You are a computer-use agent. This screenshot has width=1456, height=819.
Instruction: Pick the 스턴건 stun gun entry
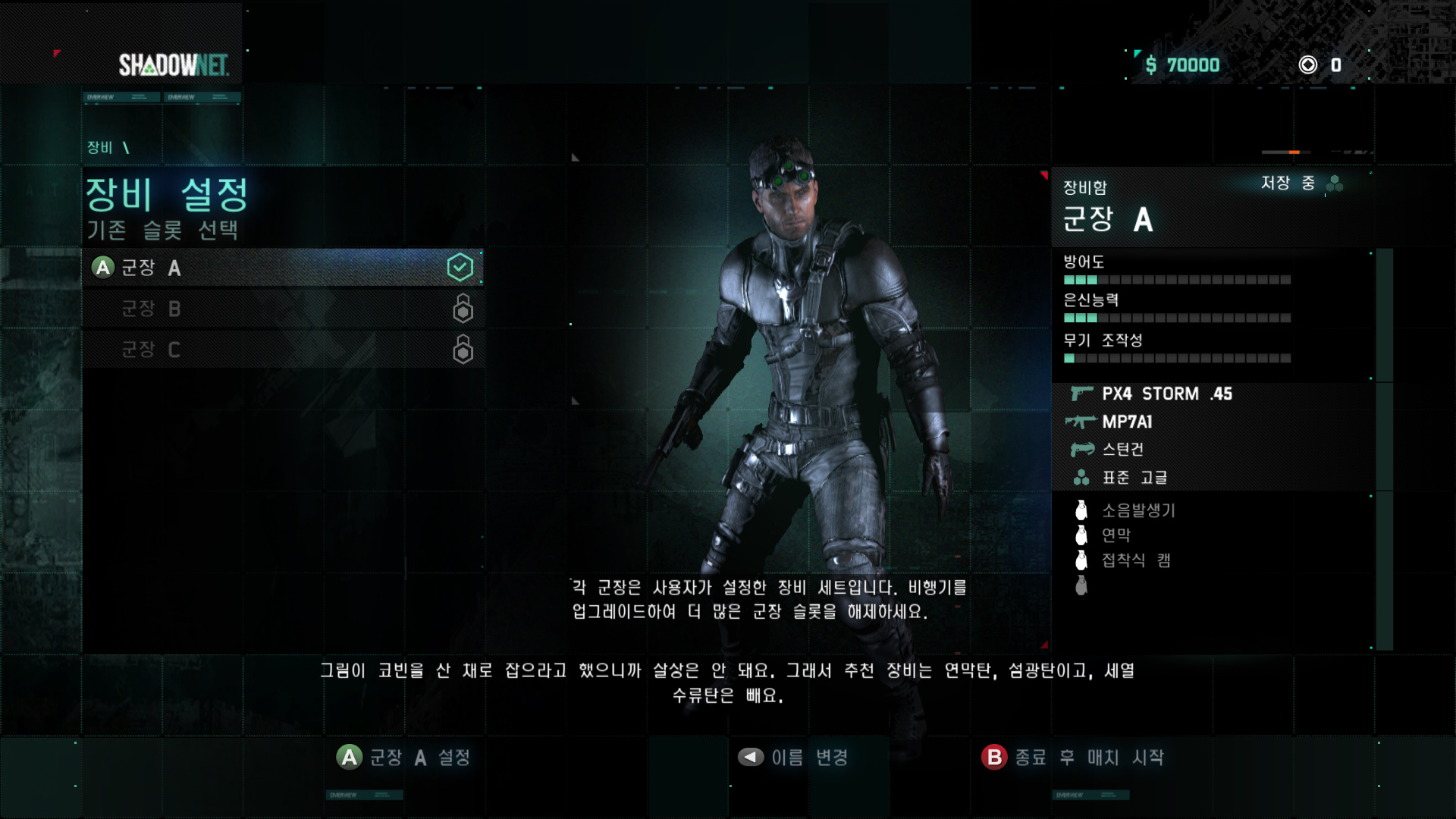[x=1122, y=450]
